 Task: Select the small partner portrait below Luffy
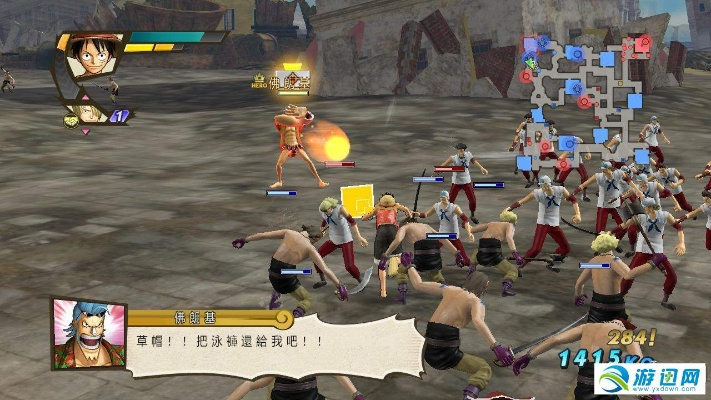coord(86,112)
